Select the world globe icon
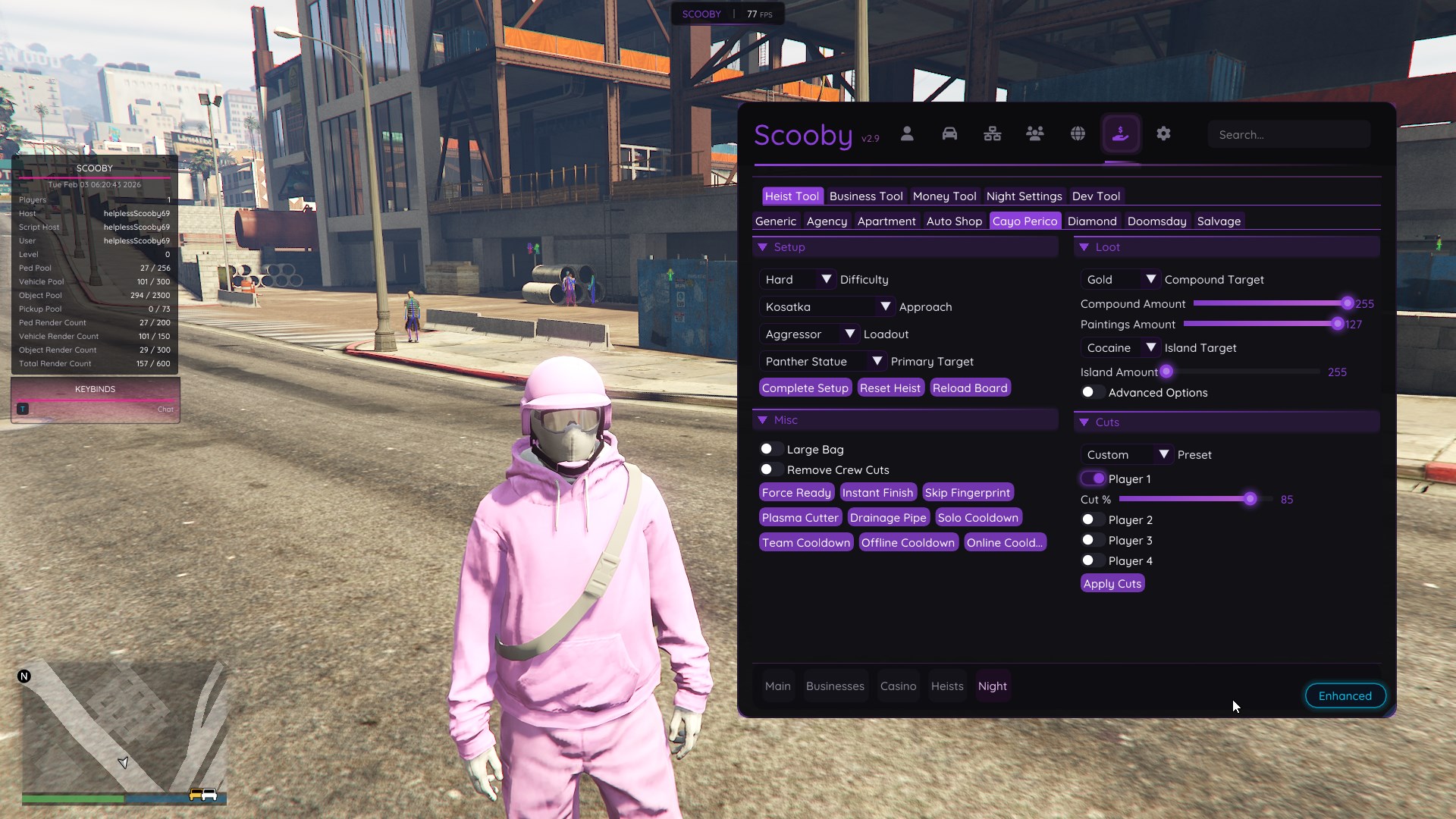1456x819 pixels. click(x=1078, y=133)
